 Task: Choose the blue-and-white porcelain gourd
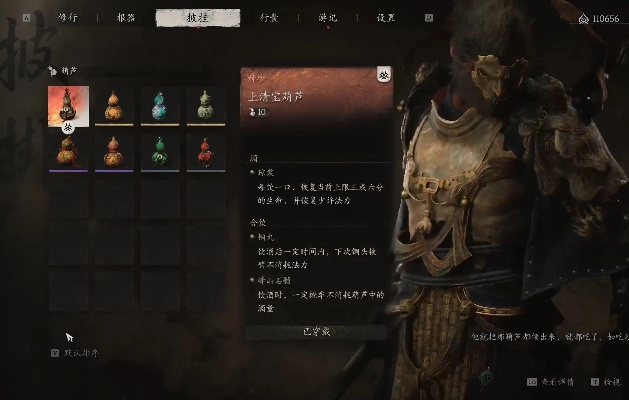coord(160,105)
